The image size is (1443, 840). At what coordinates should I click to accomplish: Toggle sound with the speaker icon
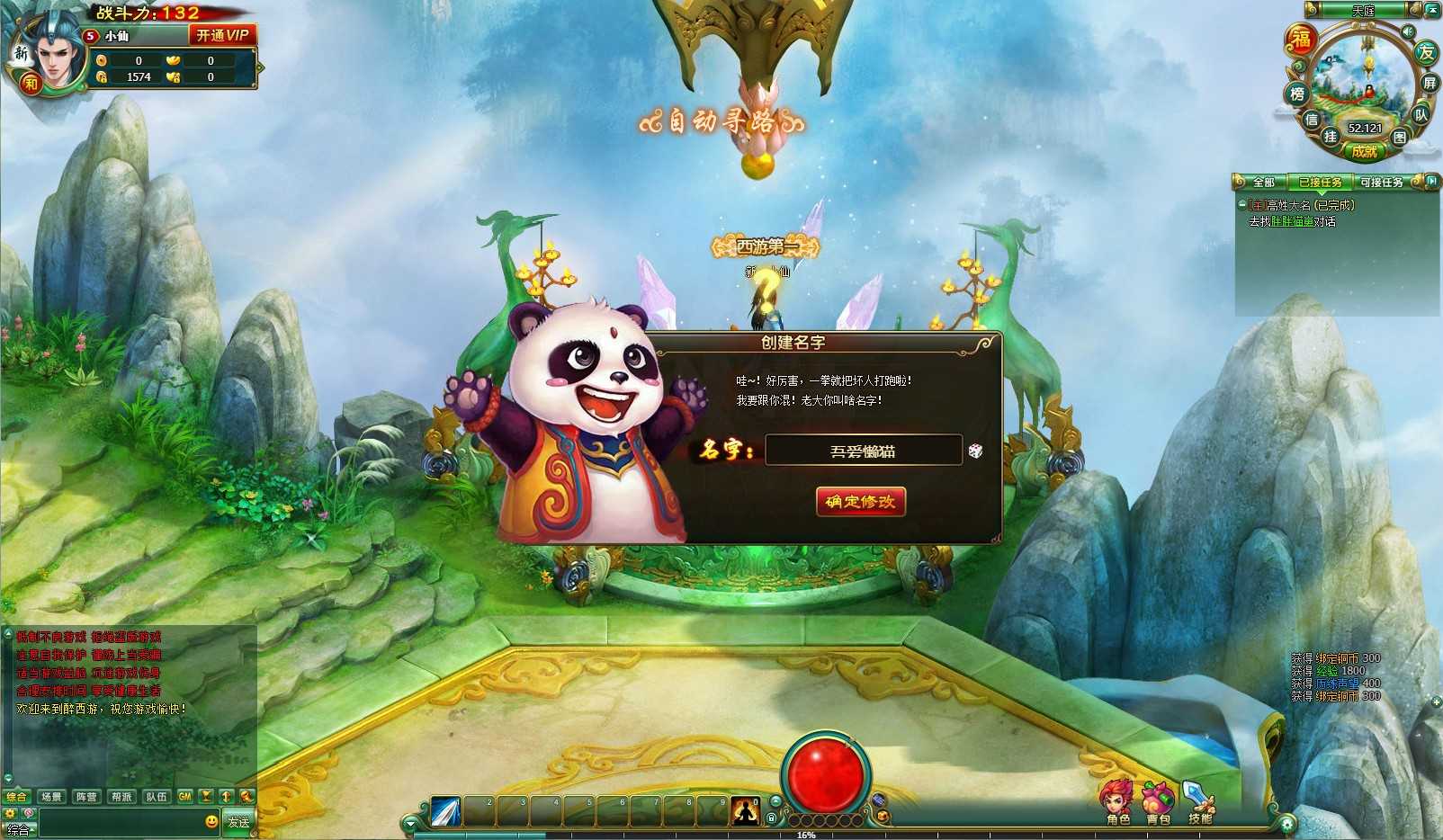coord(1407,31)
